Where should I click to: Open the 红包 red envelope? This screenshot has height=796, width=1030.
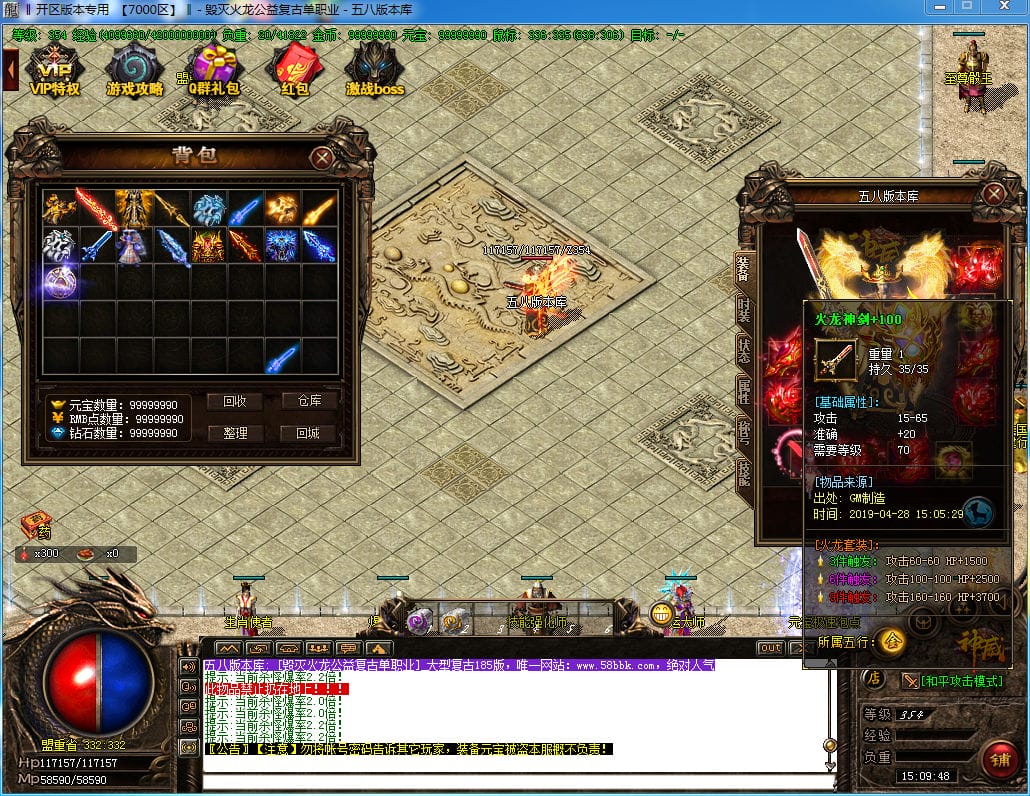point(294,70)
